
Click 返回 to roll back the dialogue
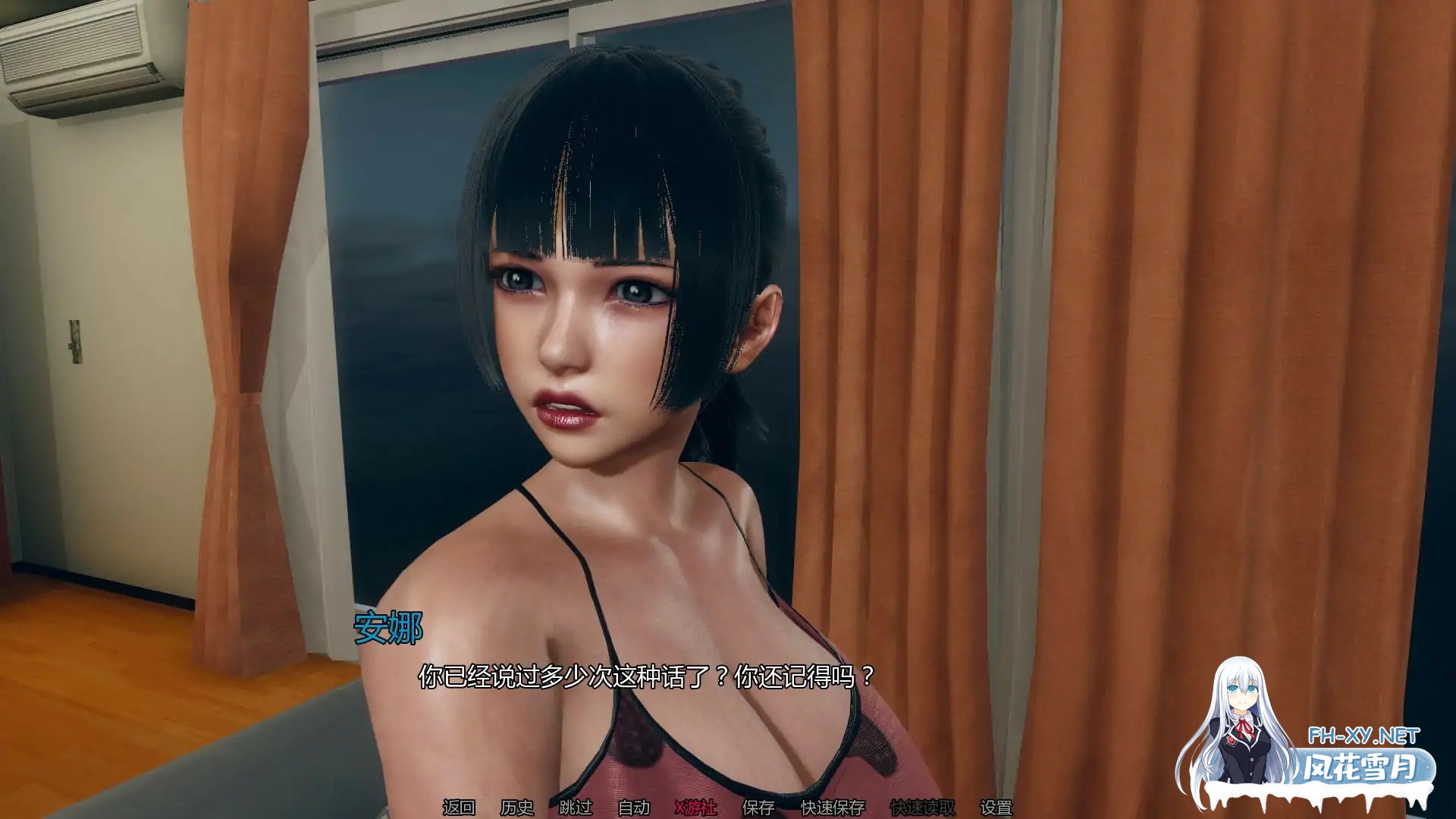(x=459, y=808)
